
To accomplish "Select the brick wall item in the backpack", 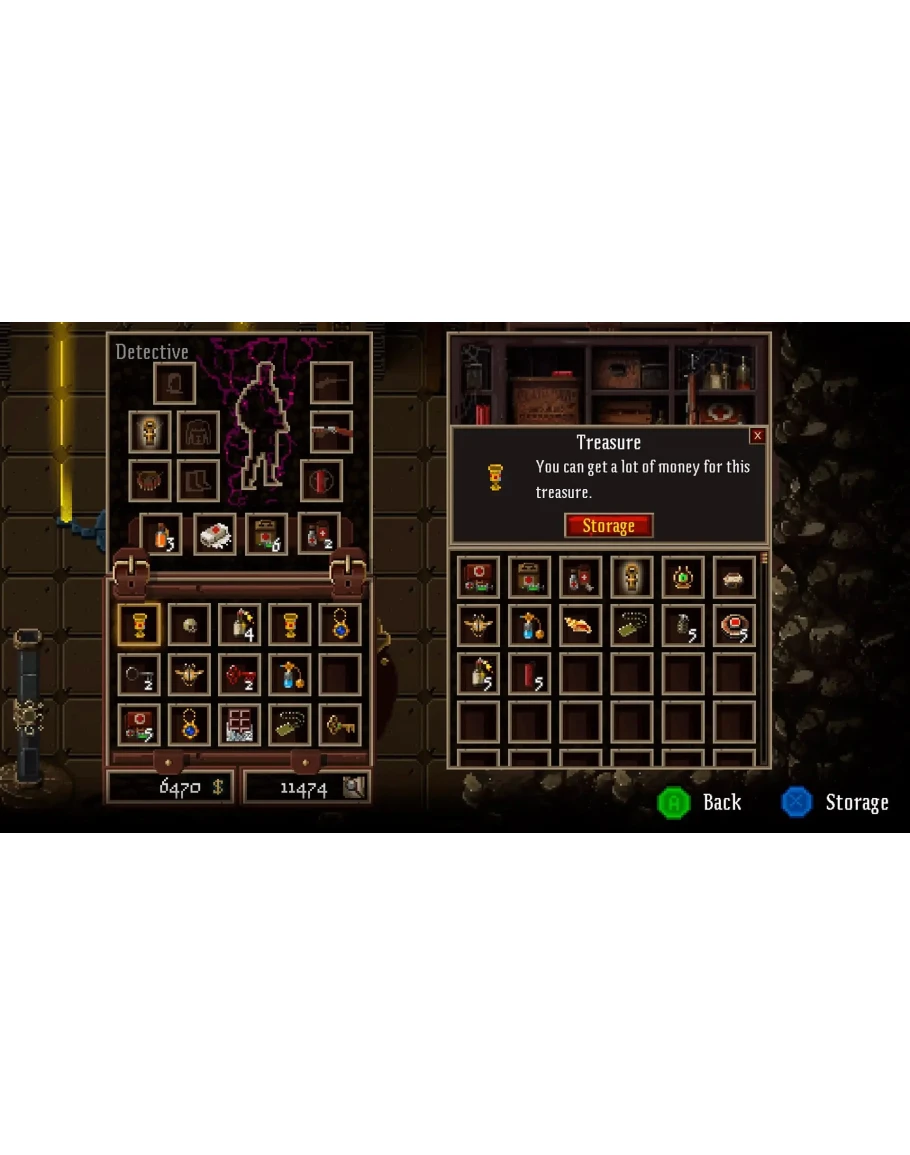I will click(x=239, y=725).
